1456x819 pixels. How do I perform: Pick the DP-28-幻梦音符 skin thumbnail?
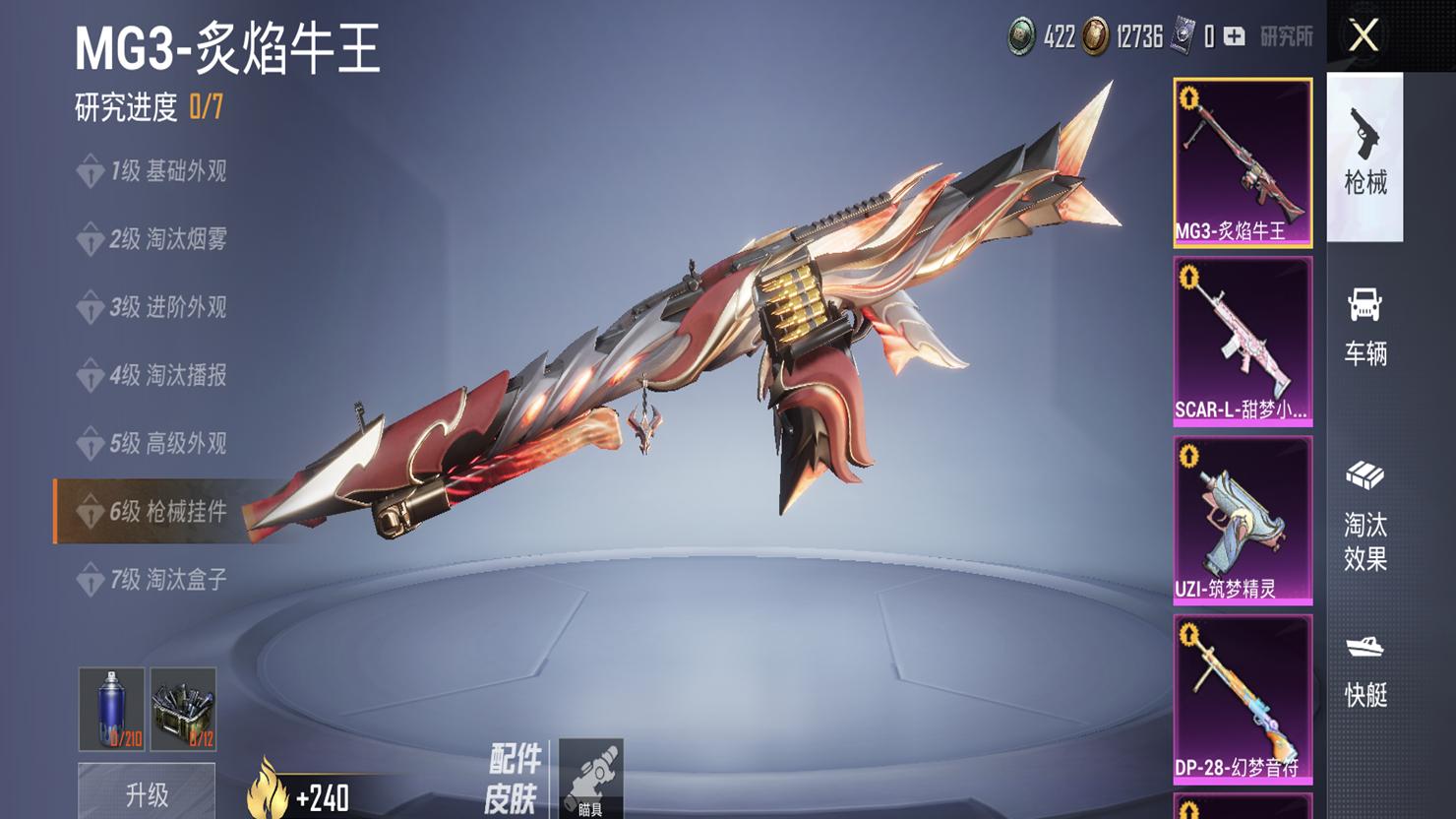1243,699
